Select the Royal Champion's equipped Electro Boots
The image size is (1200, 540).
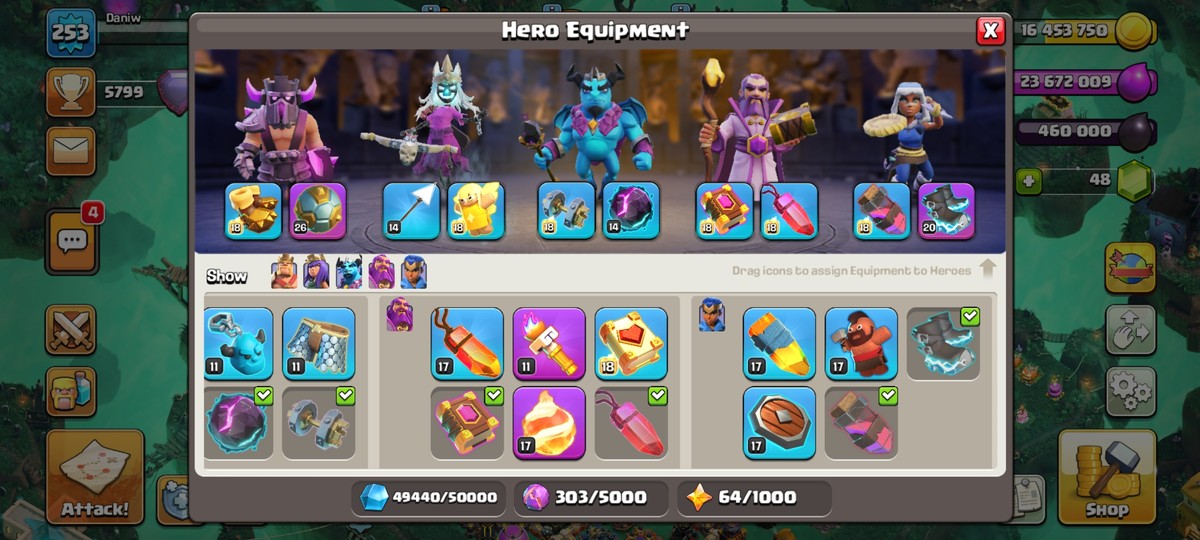[946, 210]
